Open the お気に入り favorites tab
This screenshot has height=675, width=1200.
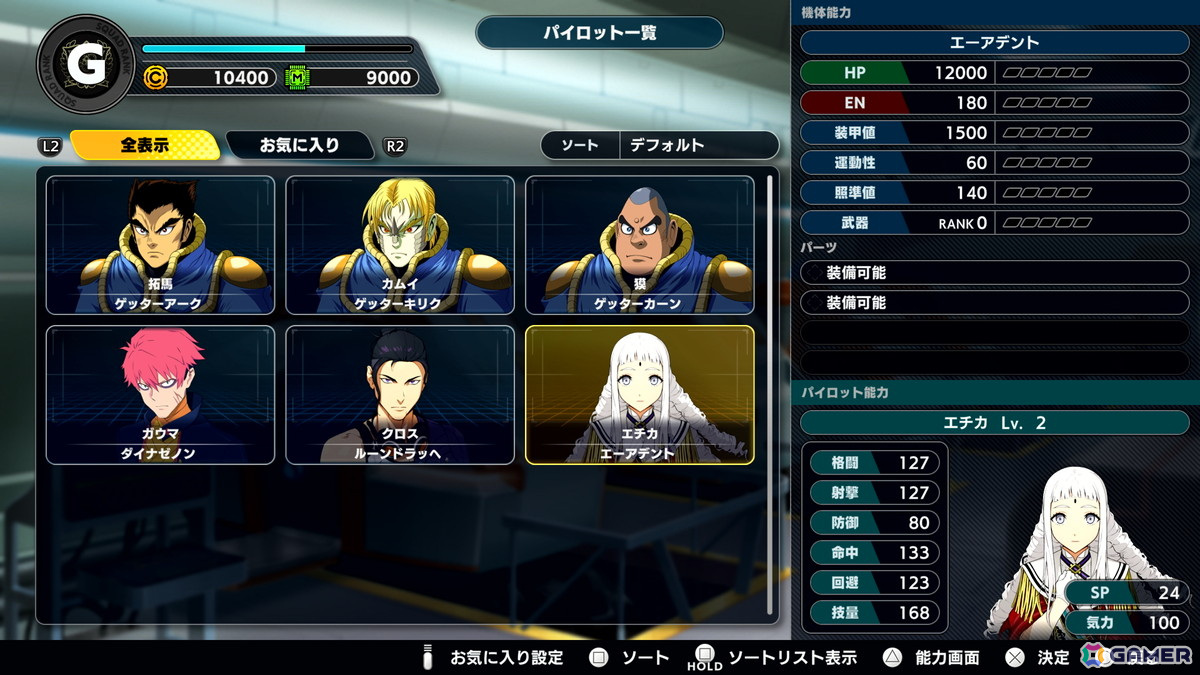click(300, 145)
